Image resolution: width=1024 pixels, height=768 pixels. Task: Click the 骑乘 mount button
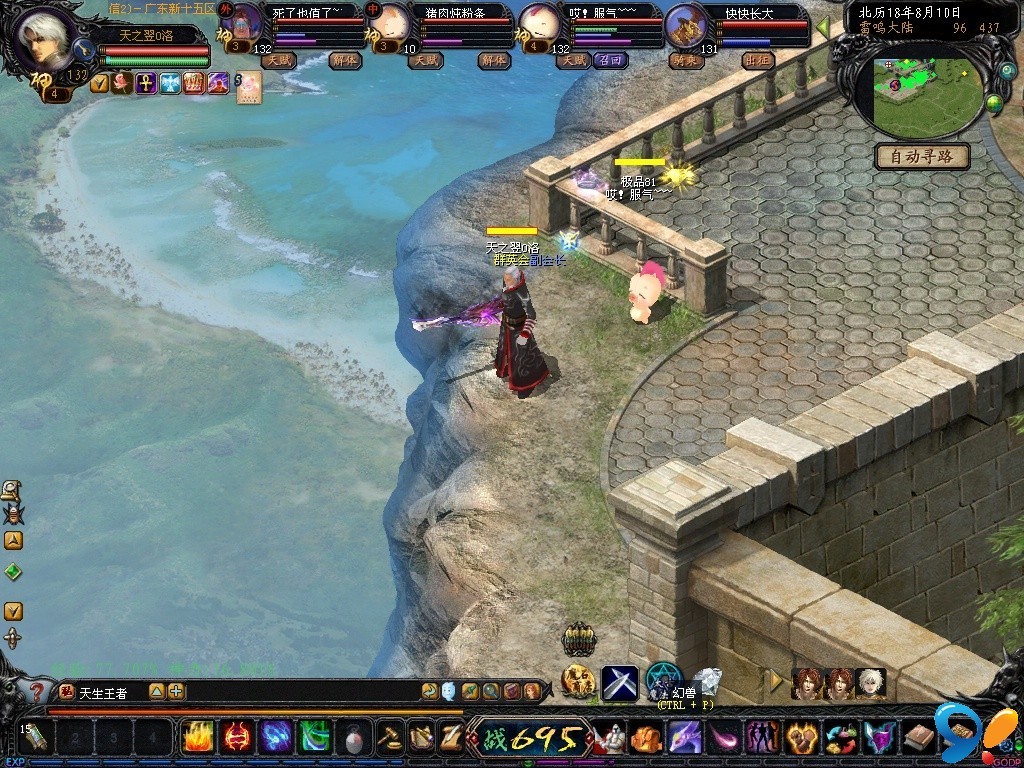click(x=684, y=60)
